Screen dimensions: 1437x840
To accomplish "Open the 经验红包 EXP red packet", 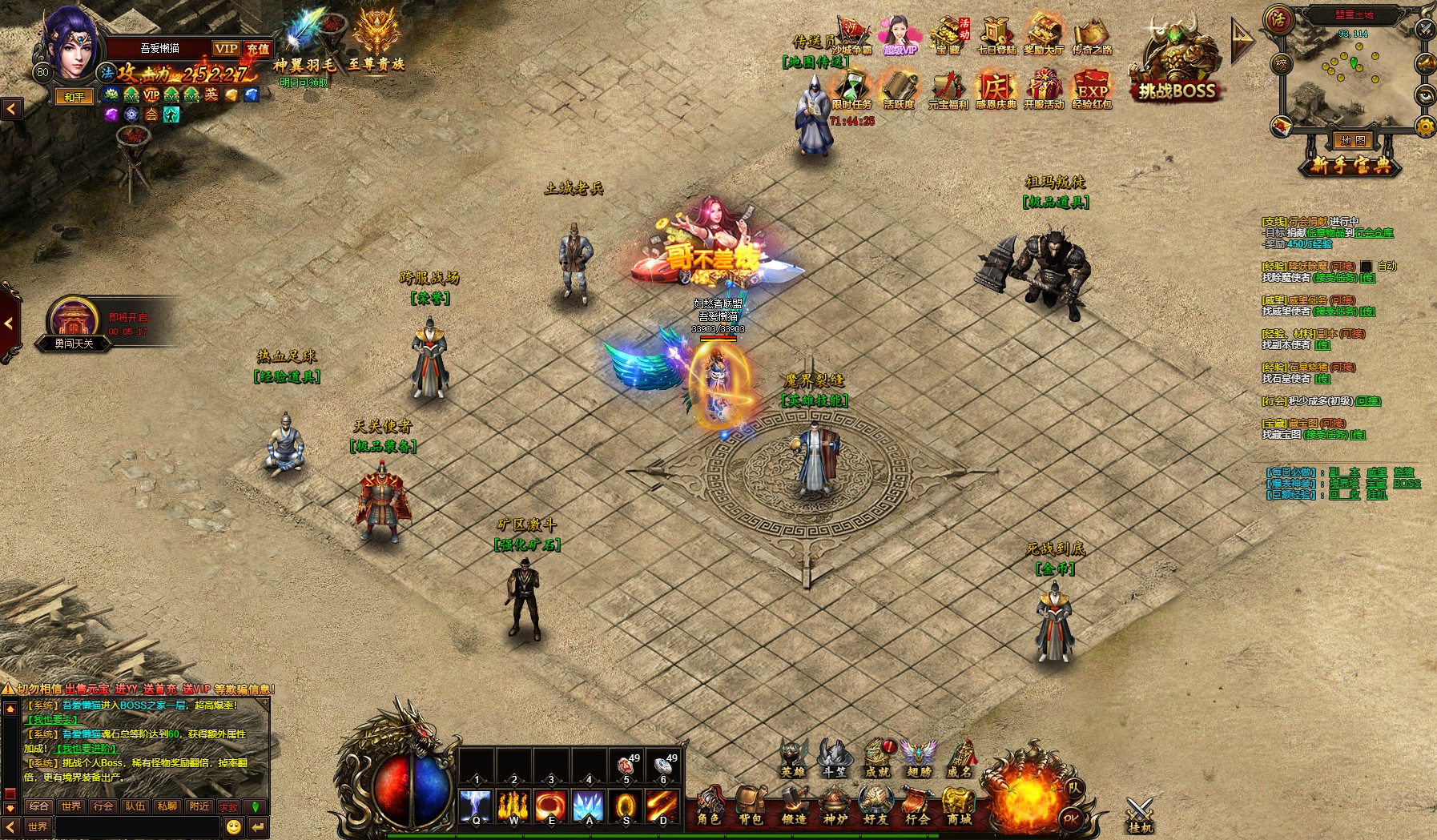I will [x=1092, y=89].
